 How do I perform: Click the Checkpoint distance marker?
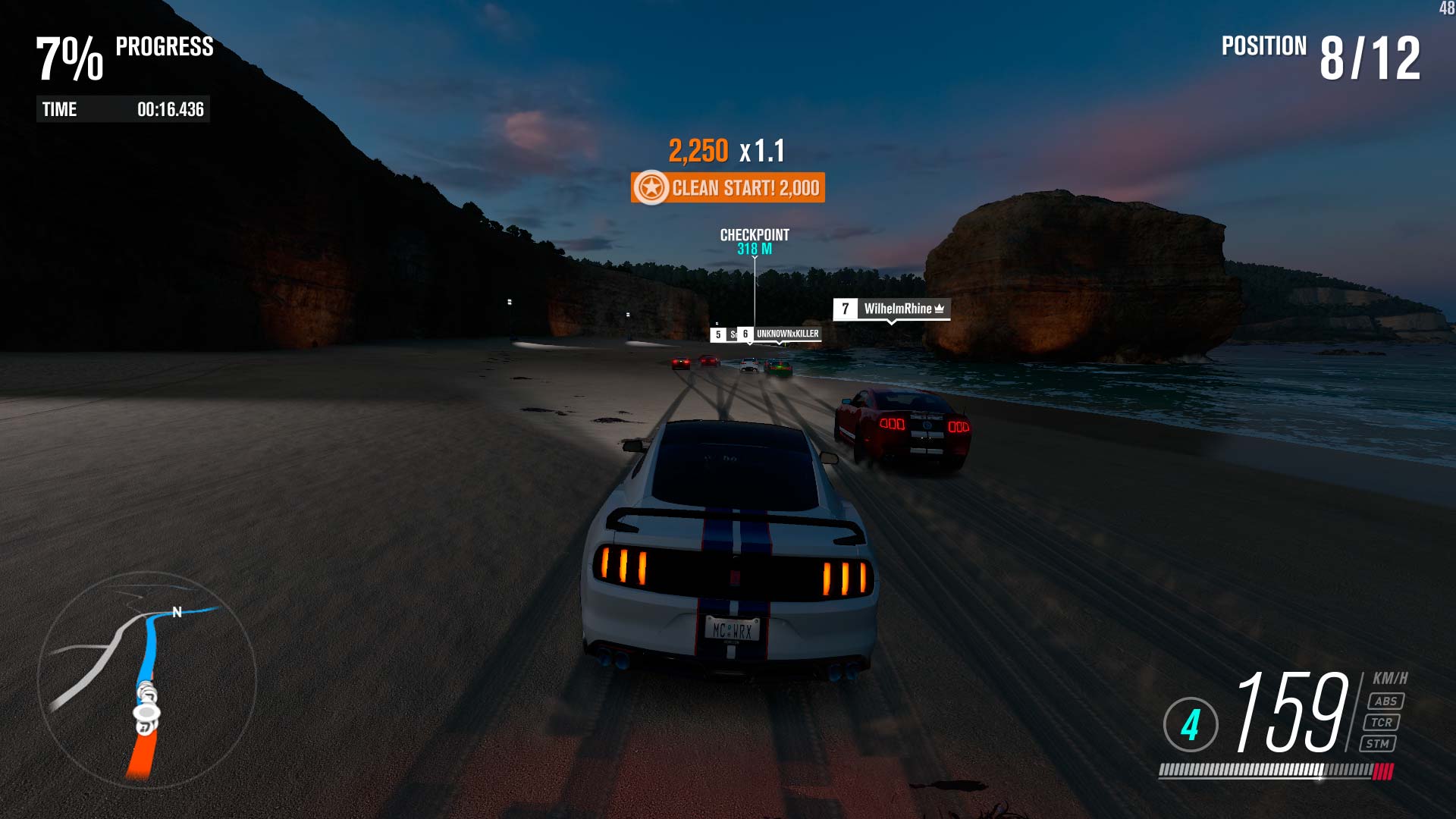pyautogui.click(x=755, y=241)
